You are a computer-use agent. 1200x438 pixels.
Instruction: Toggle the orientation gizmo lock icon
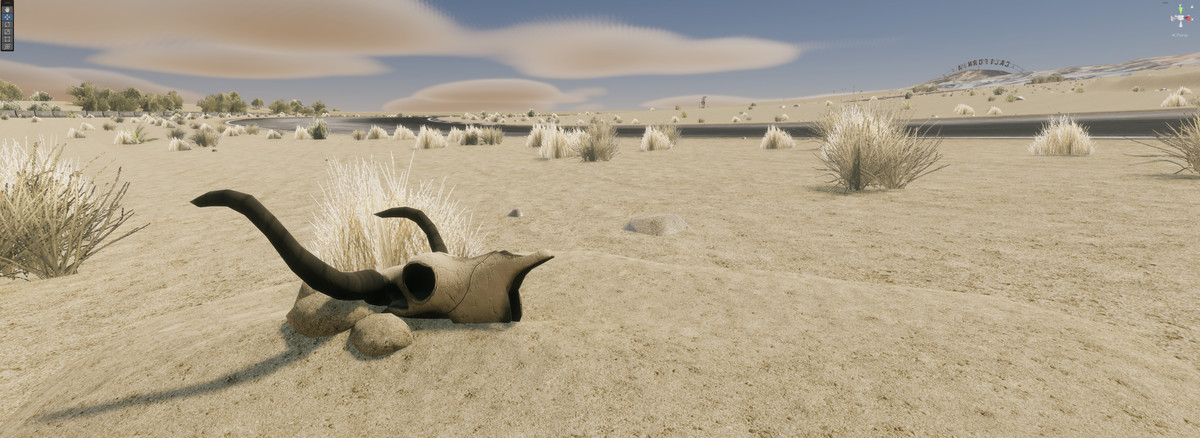[x=1192, y=7]
